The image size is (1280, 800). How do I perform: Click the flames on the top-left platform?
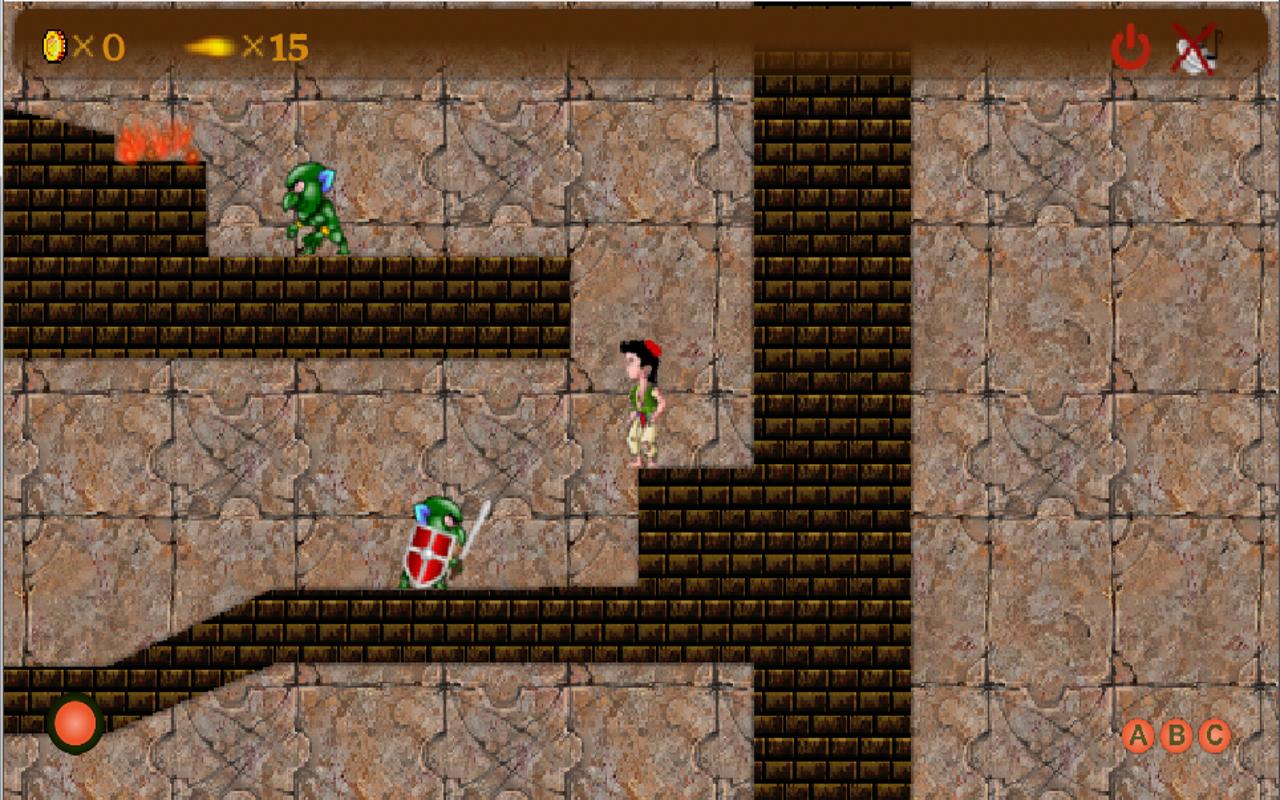pyautogui.click(x=158, y=140)
